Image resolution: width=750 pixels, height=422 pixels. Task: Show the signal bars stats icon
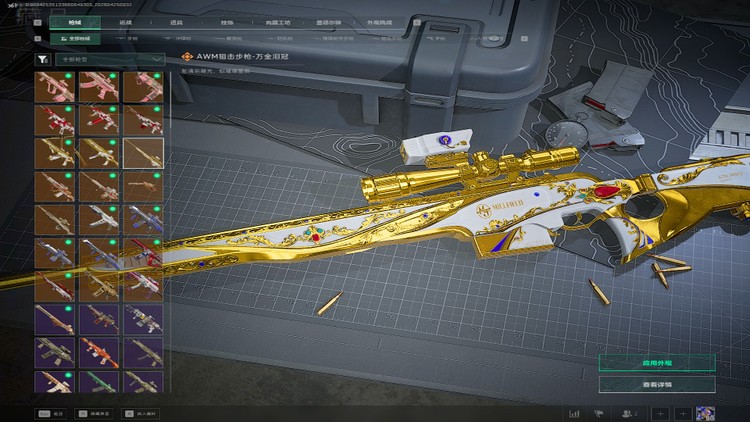575,412
